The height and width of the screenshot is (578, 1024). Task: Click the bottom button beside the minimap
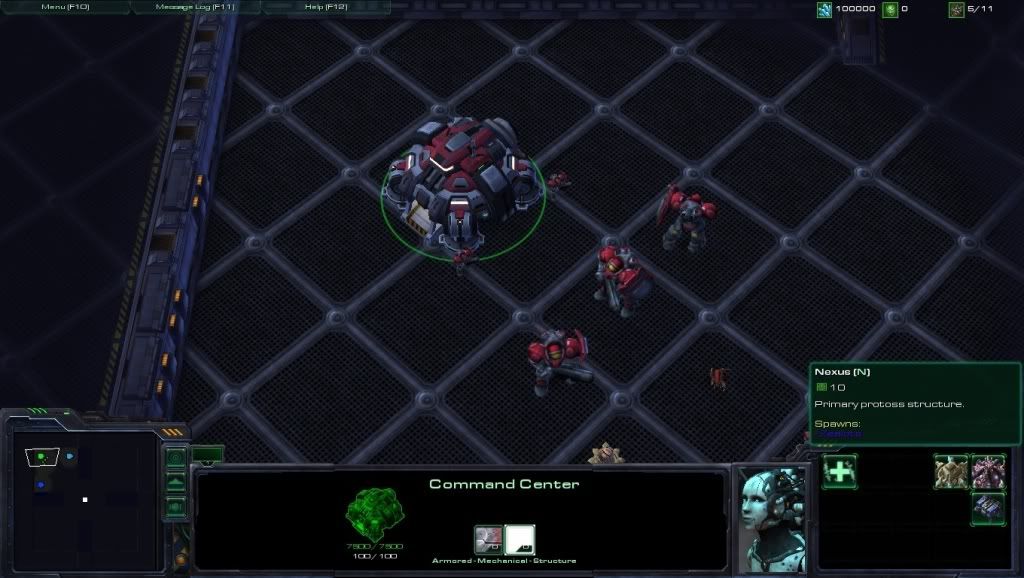(x=176, y=505)
